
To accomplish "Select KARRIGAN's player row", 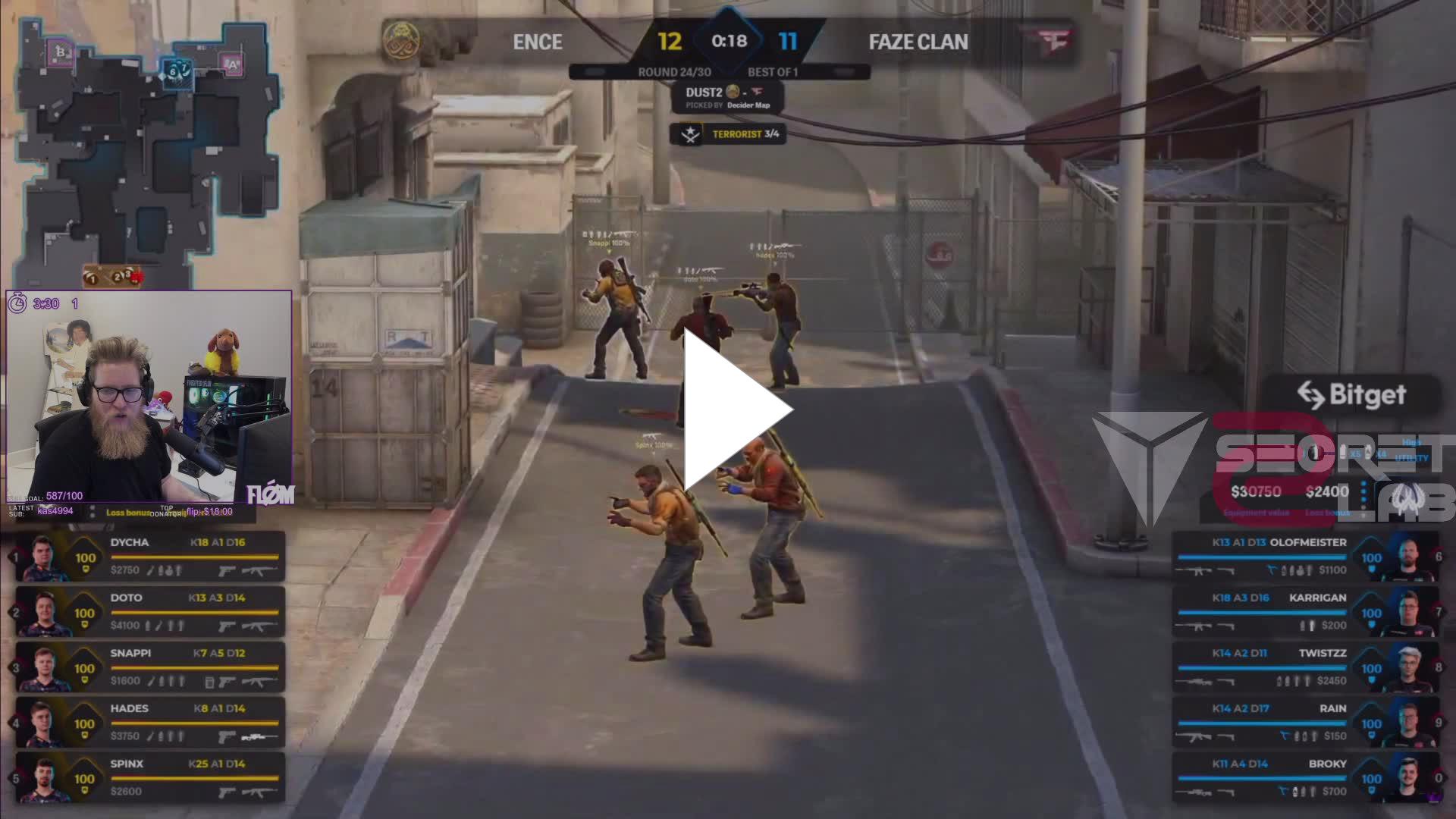I will pyautogui.click(x=1304, y=612).
